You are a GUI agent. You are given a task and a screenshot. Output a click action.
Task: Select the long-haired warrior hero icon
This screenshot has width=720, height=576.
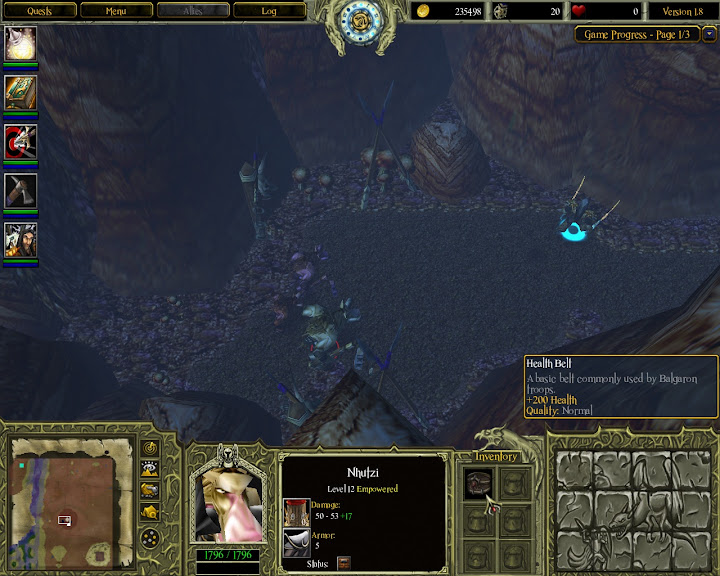pyautogui.click(x=21, y=240)
